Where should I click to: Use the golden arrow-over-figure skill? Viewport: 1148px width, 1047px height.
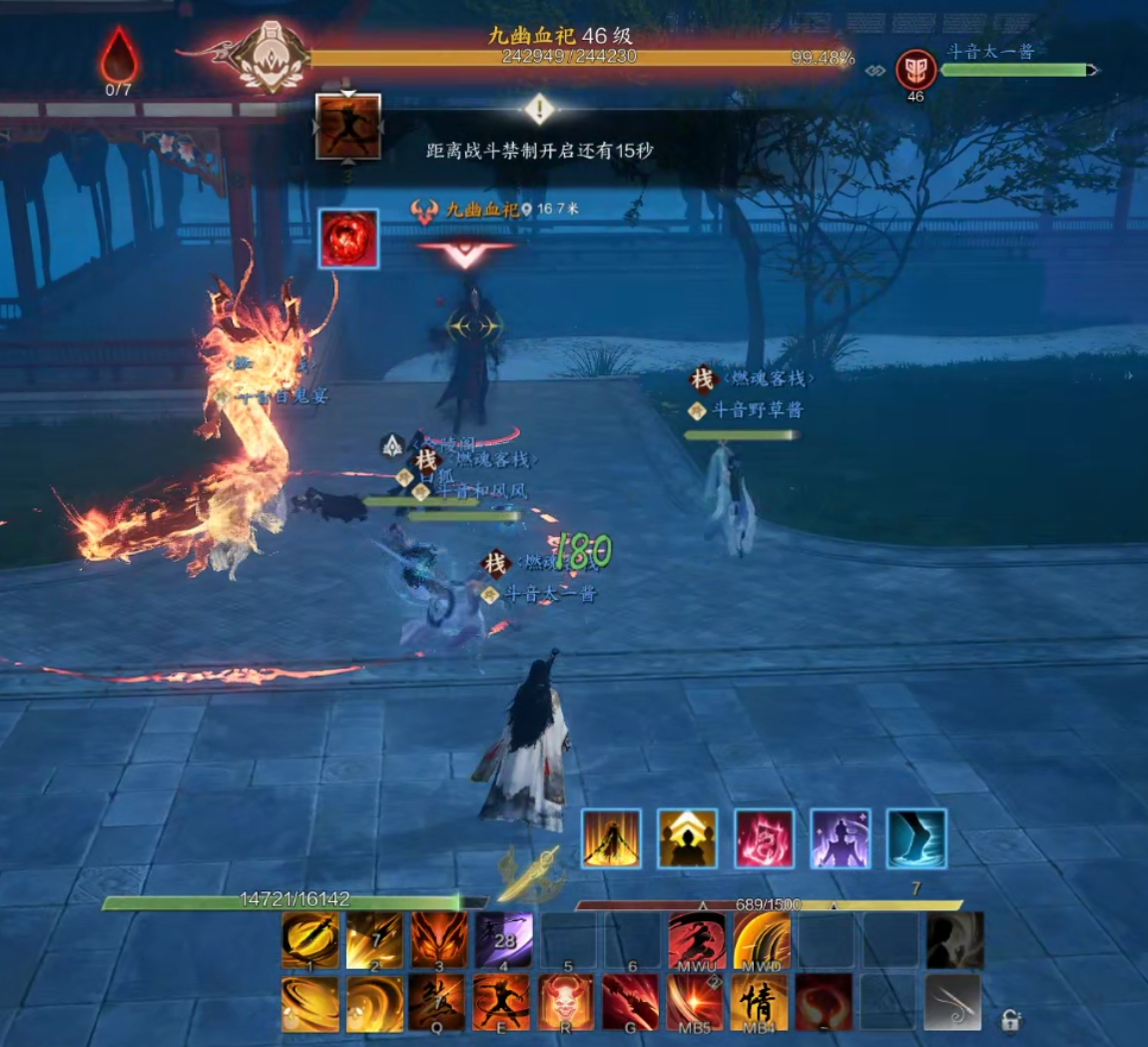[x=688, y=838]
